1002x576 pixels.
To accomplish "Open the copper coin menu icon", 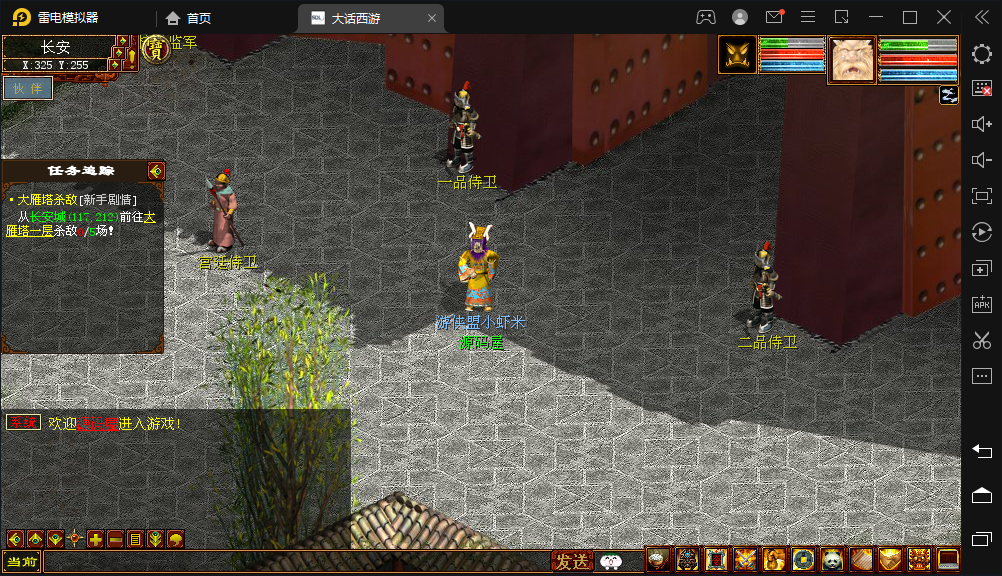I will [x=804, y=560].
